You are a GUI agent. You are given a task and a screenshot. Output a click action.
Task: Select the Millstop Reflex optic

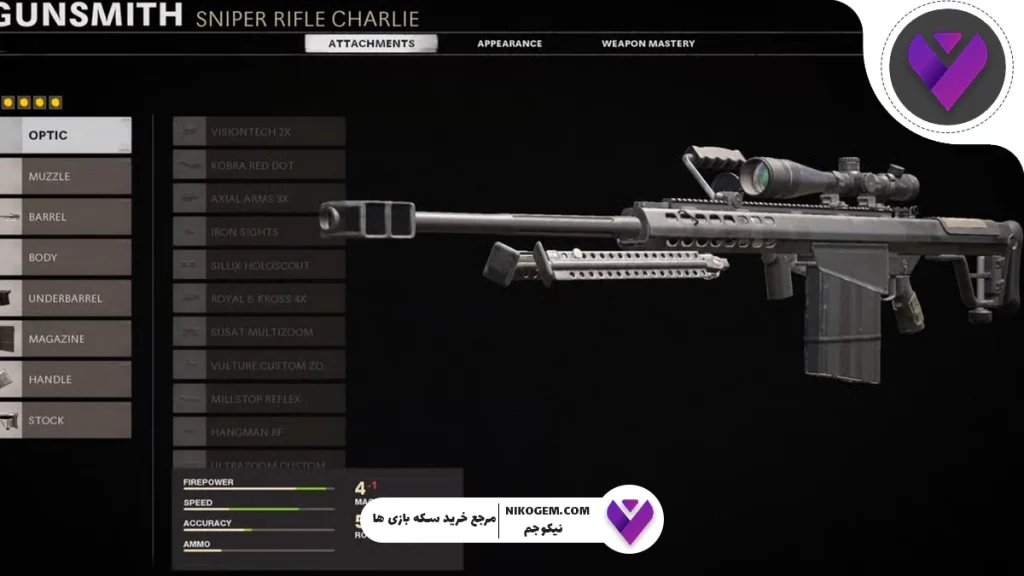click(x=259, y=399)
